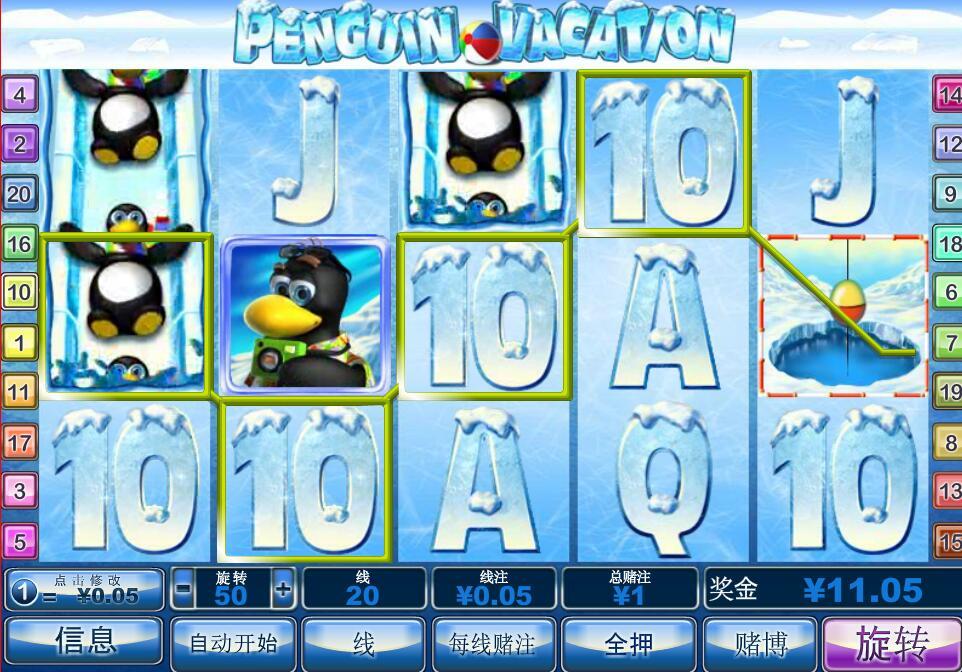962x672 pixels.
Task: Activate payline number 1
Action: (20, 343)
